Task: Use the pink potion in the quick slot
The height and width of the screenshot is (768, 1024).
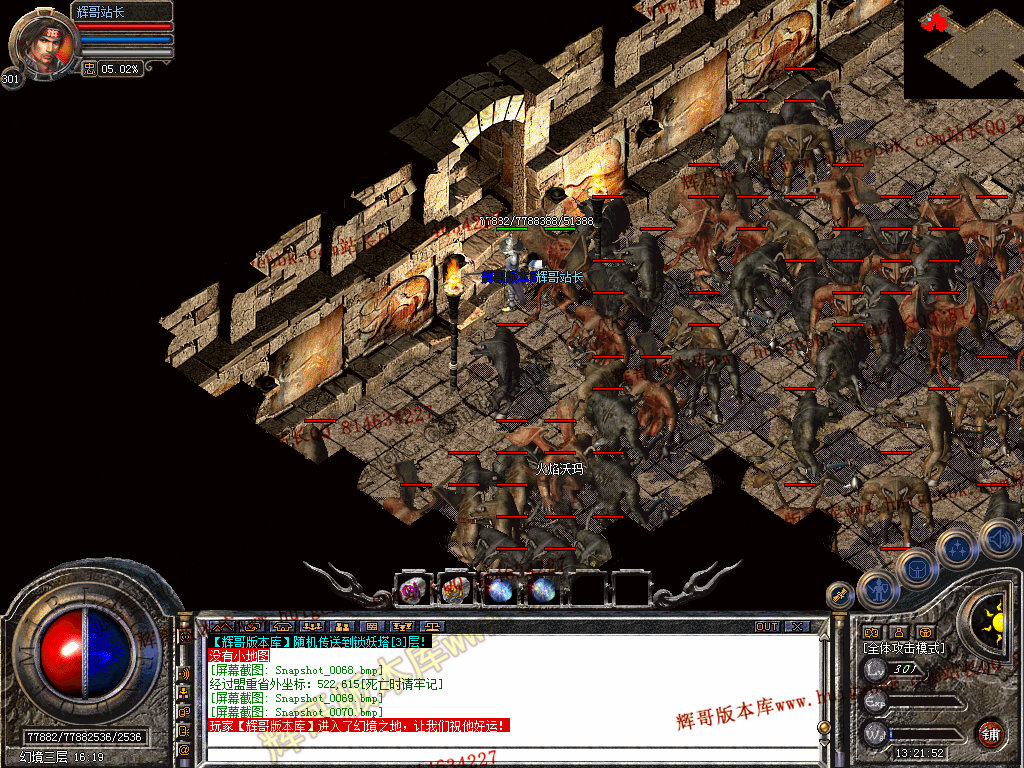Action: pos(411,590)
